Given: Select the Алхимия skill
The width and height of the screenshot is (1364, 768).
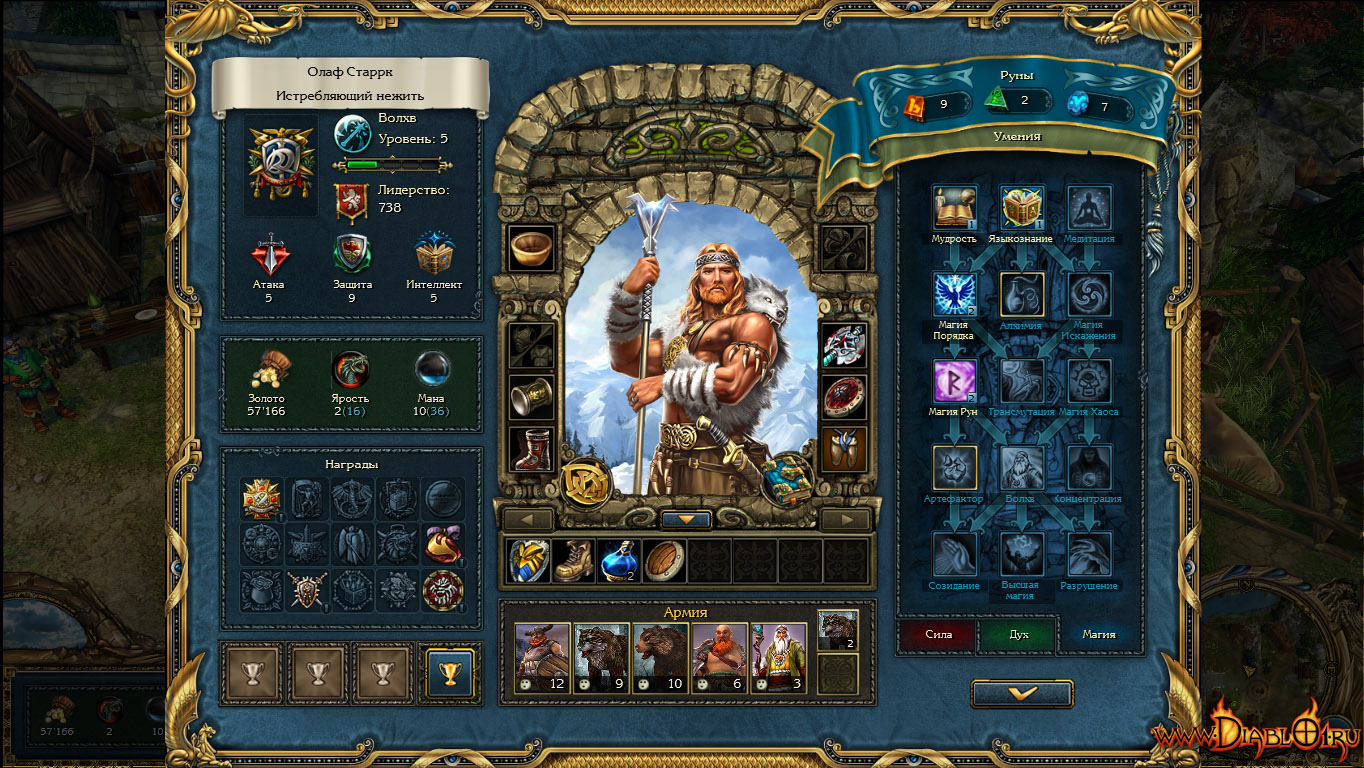Looking at the screenshot, I should (1022, 295).
